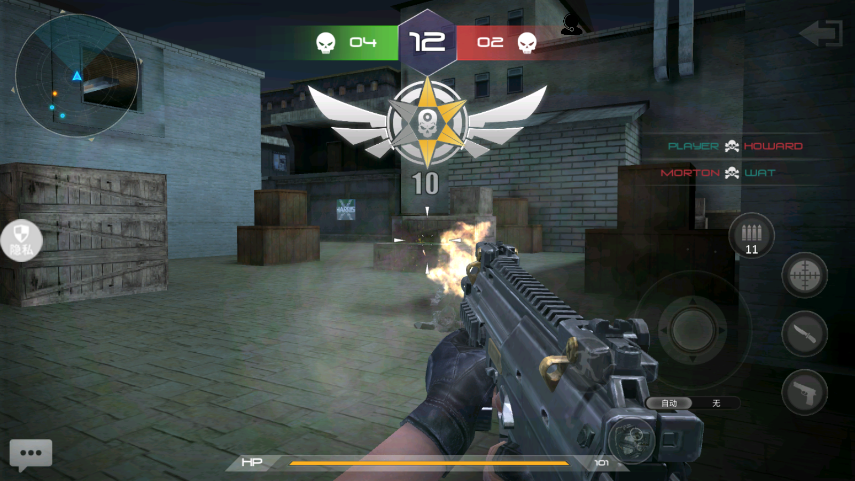
Task: Select the 无 fire mode option
Action: coord(716,403)
